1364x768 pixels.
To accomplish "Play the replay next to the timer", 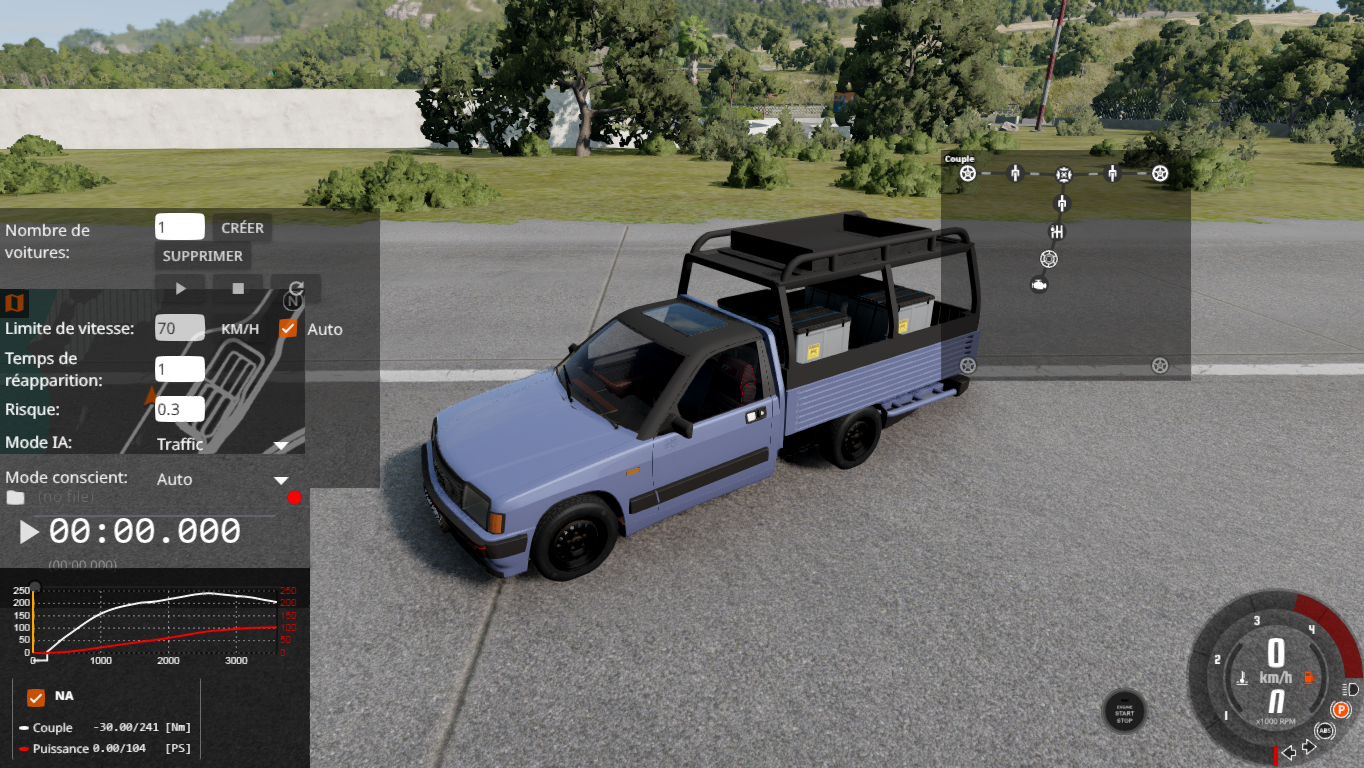I will 29,532.
